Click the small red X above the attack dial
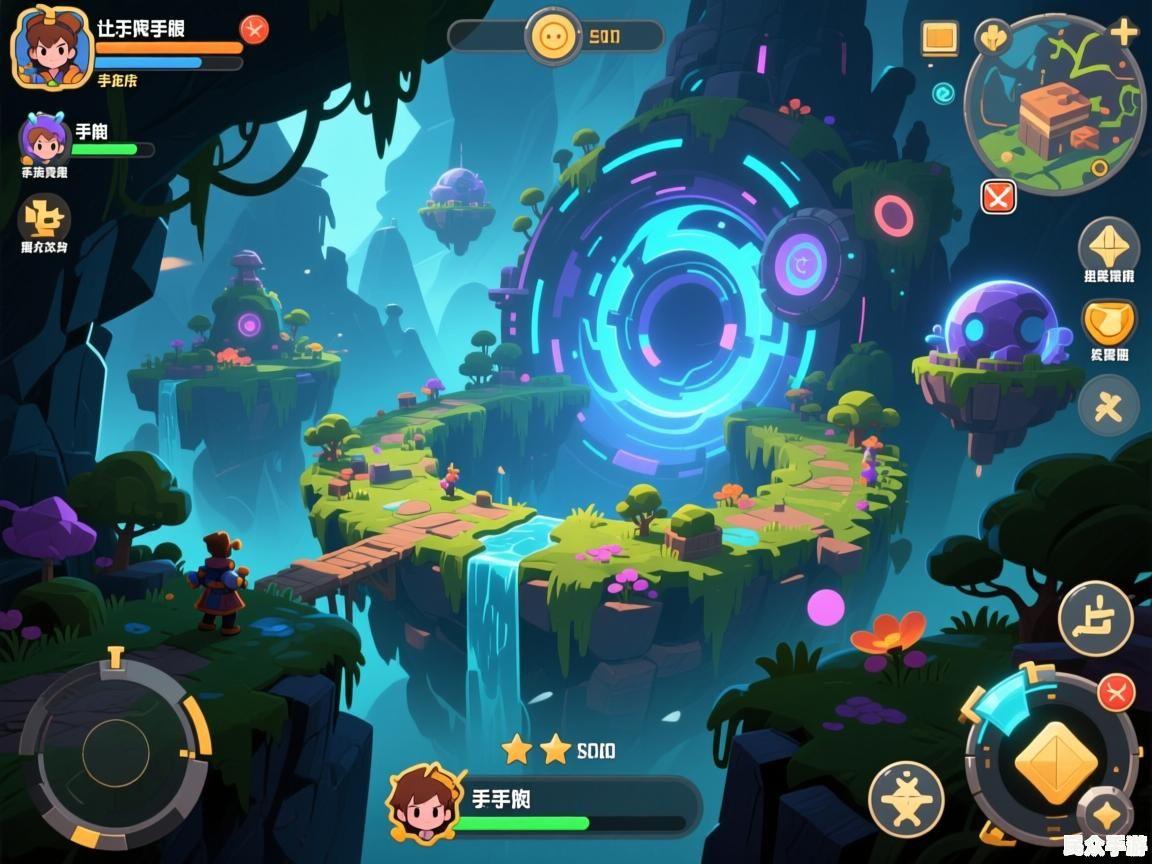Screen dimensions: 1152x864 click(1116, 692)
